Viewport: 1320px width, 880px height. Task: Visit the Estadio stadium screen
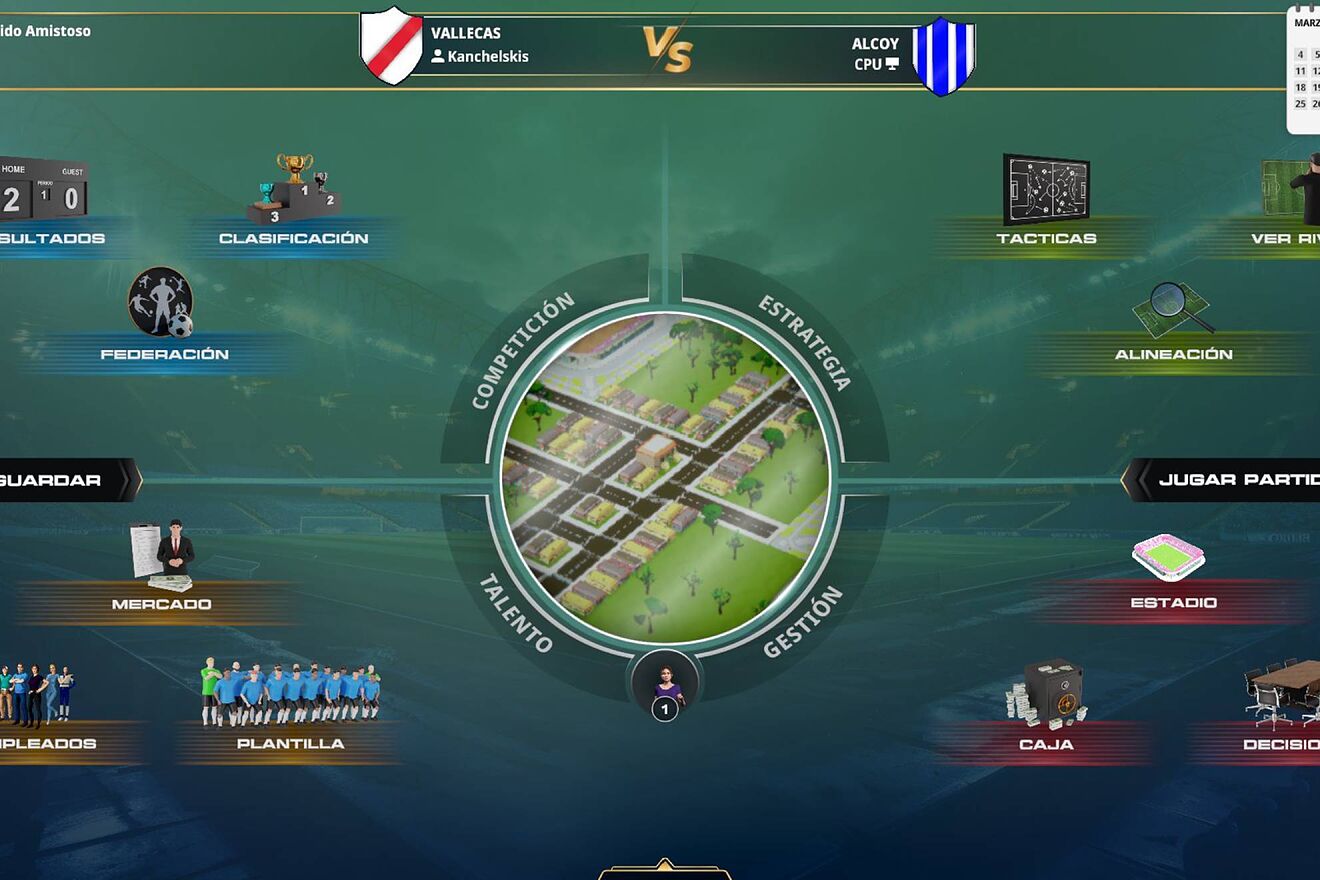click(1173, 602)
